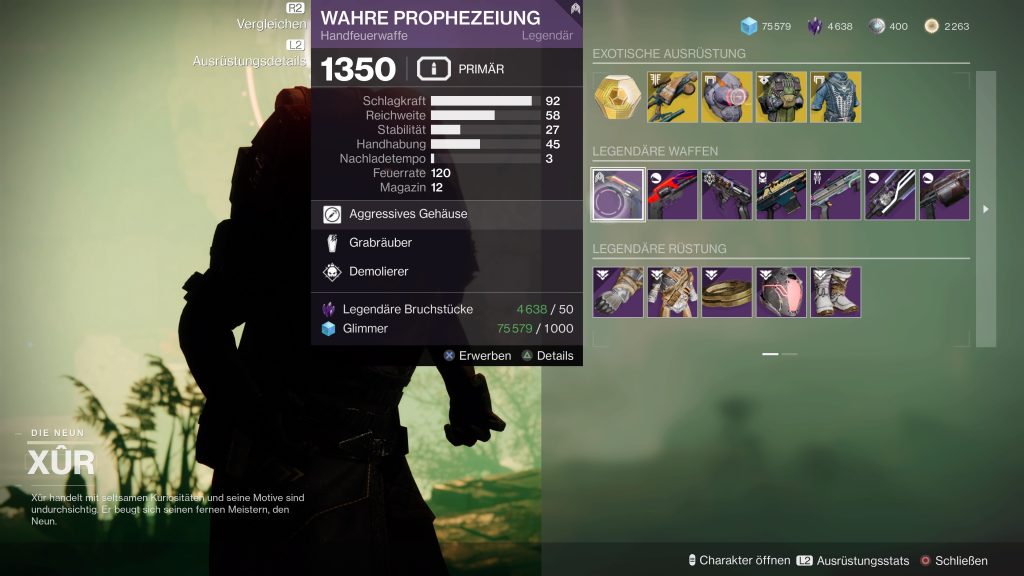Choose the brown legendary grenade launcher
Screen dimensions: 1024x576
(945, 195)
